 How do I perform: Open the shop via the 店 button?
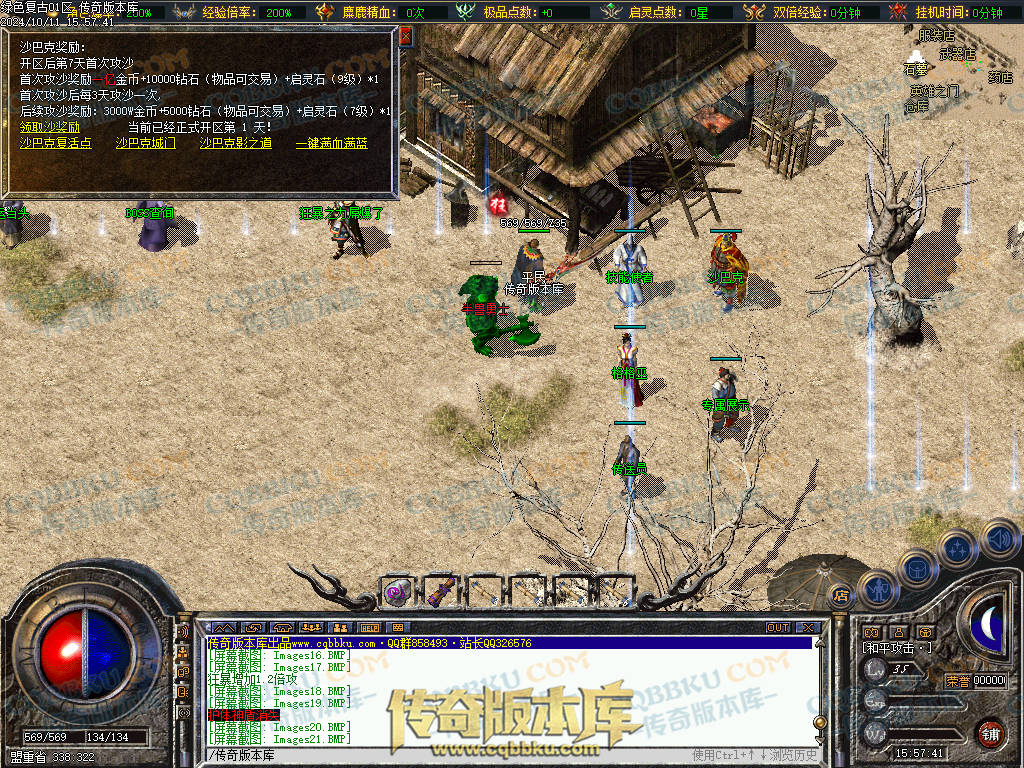[x=840, y=597]
